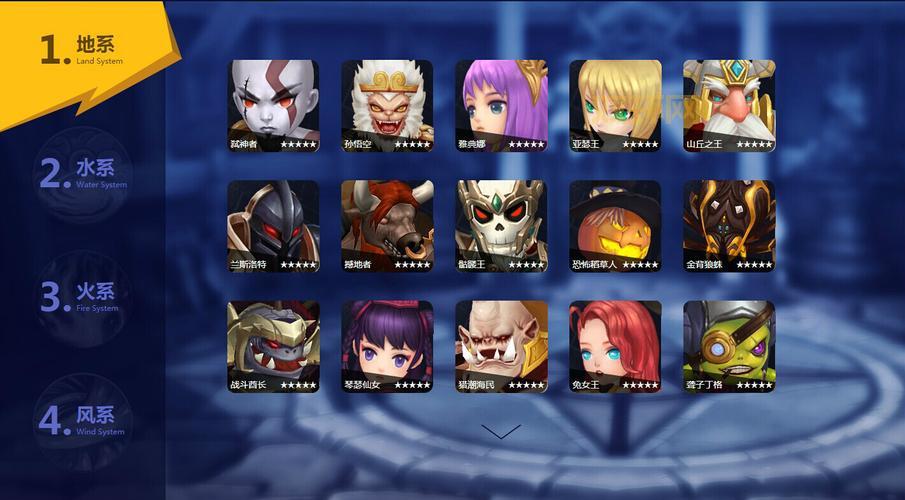The width and height of the screenshot is (905, 500).
Task: Switch to the 水系 Water System tab
Action: [84, 173]
